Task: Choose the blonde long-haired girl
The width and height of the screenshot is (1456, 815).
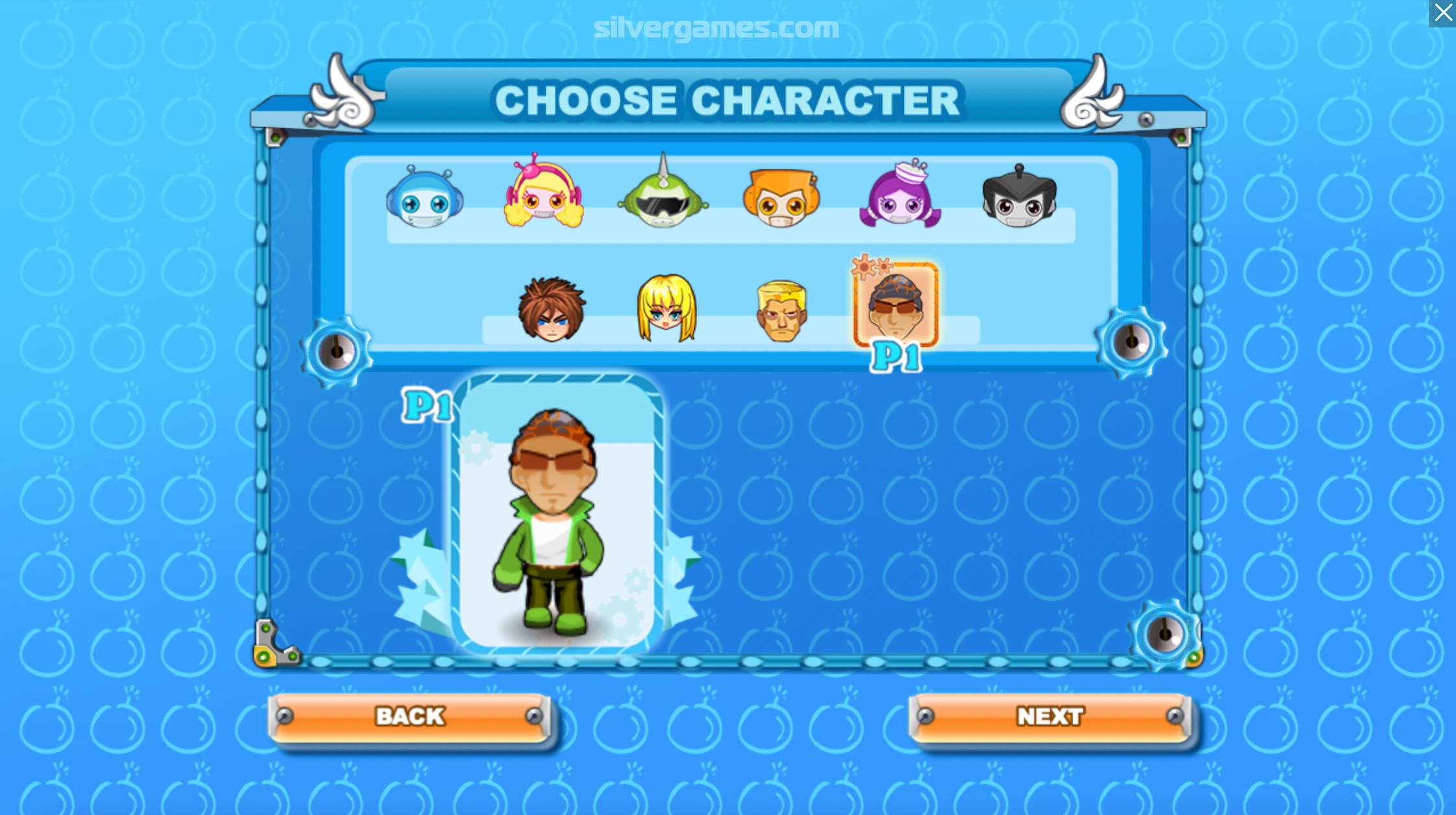Action: 666,308
